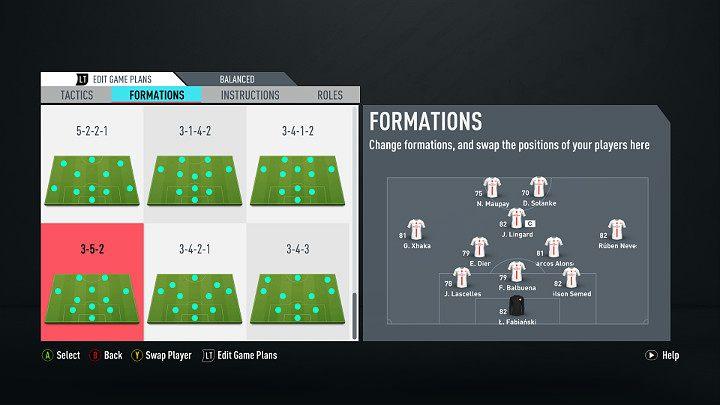720x405 pixels.
Task: Select striker N. Maupay
Action: [491, 189]
